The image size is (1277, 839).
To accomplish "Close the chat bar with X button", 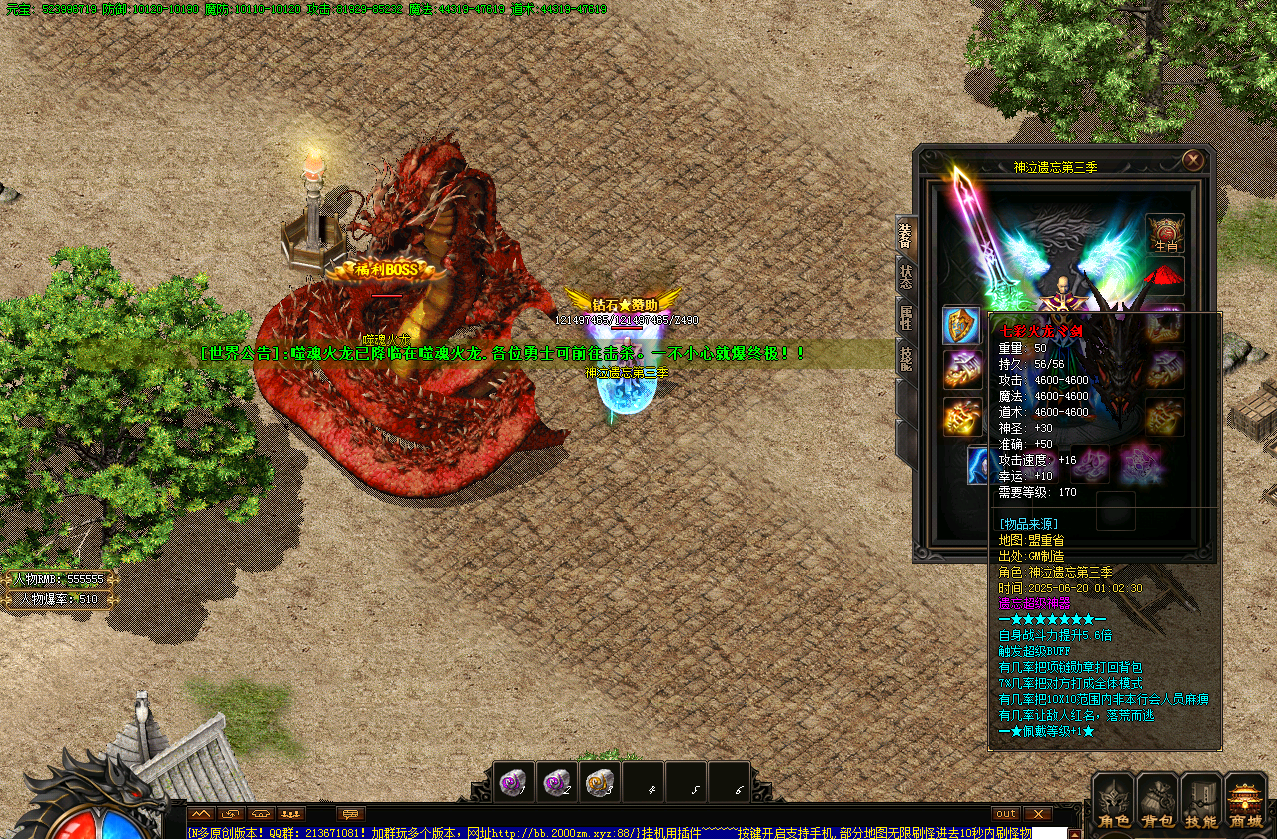I will tap(1038, 814).
